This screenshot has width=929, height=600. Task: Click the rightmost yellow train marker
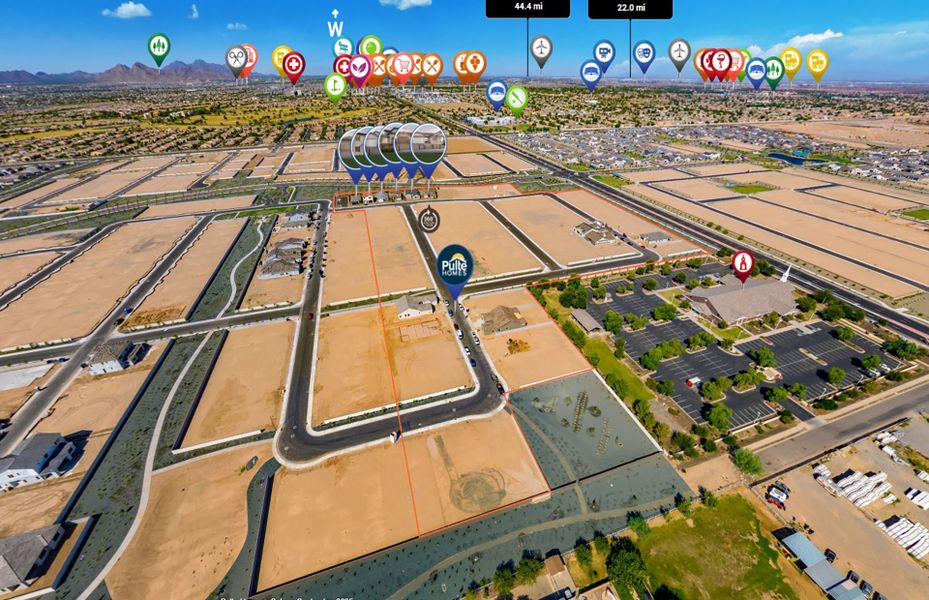point(817,61)
